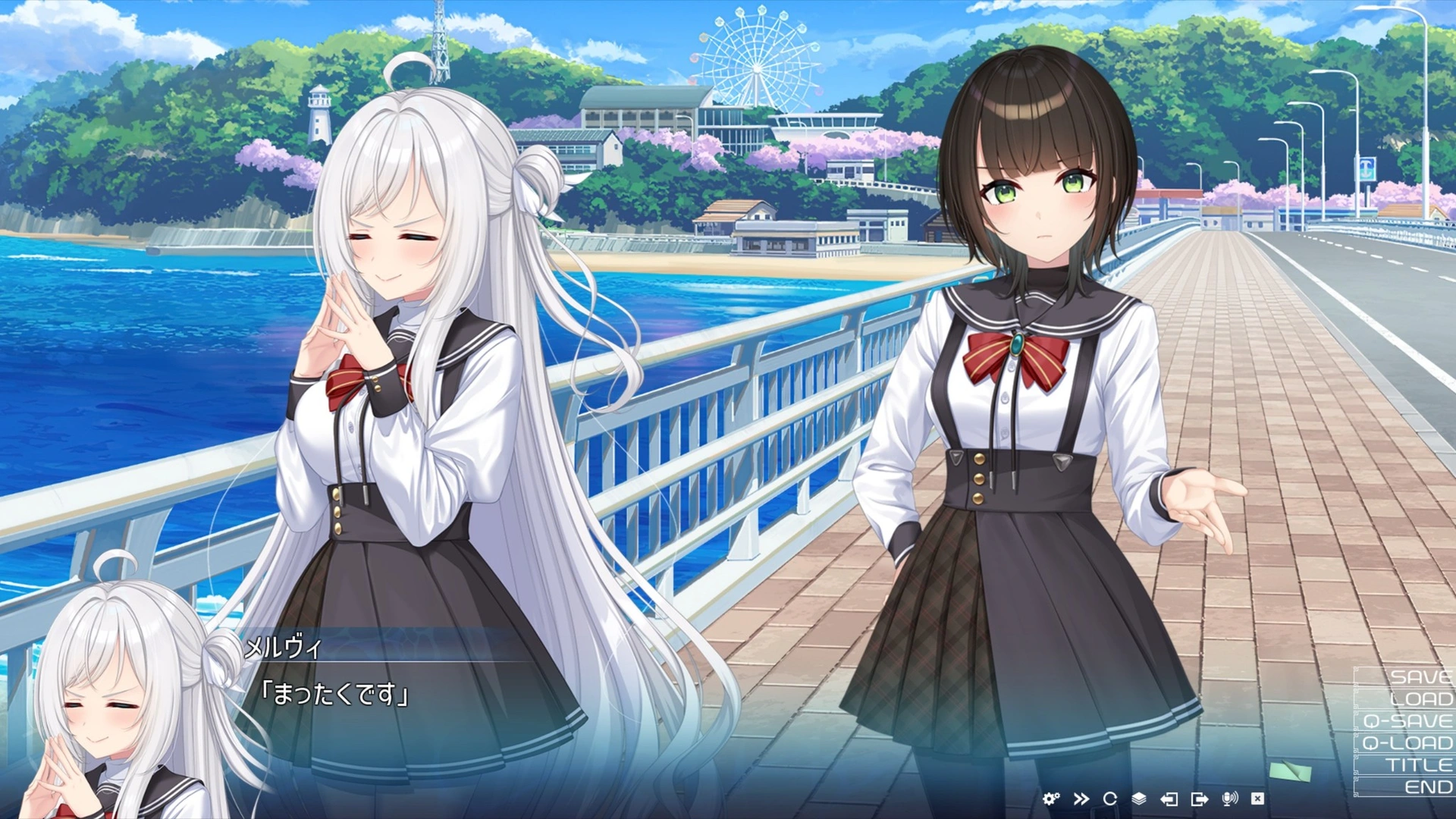1456x819 pixels.
Task: Open the SAVE menu
Action: (1410, 677)
